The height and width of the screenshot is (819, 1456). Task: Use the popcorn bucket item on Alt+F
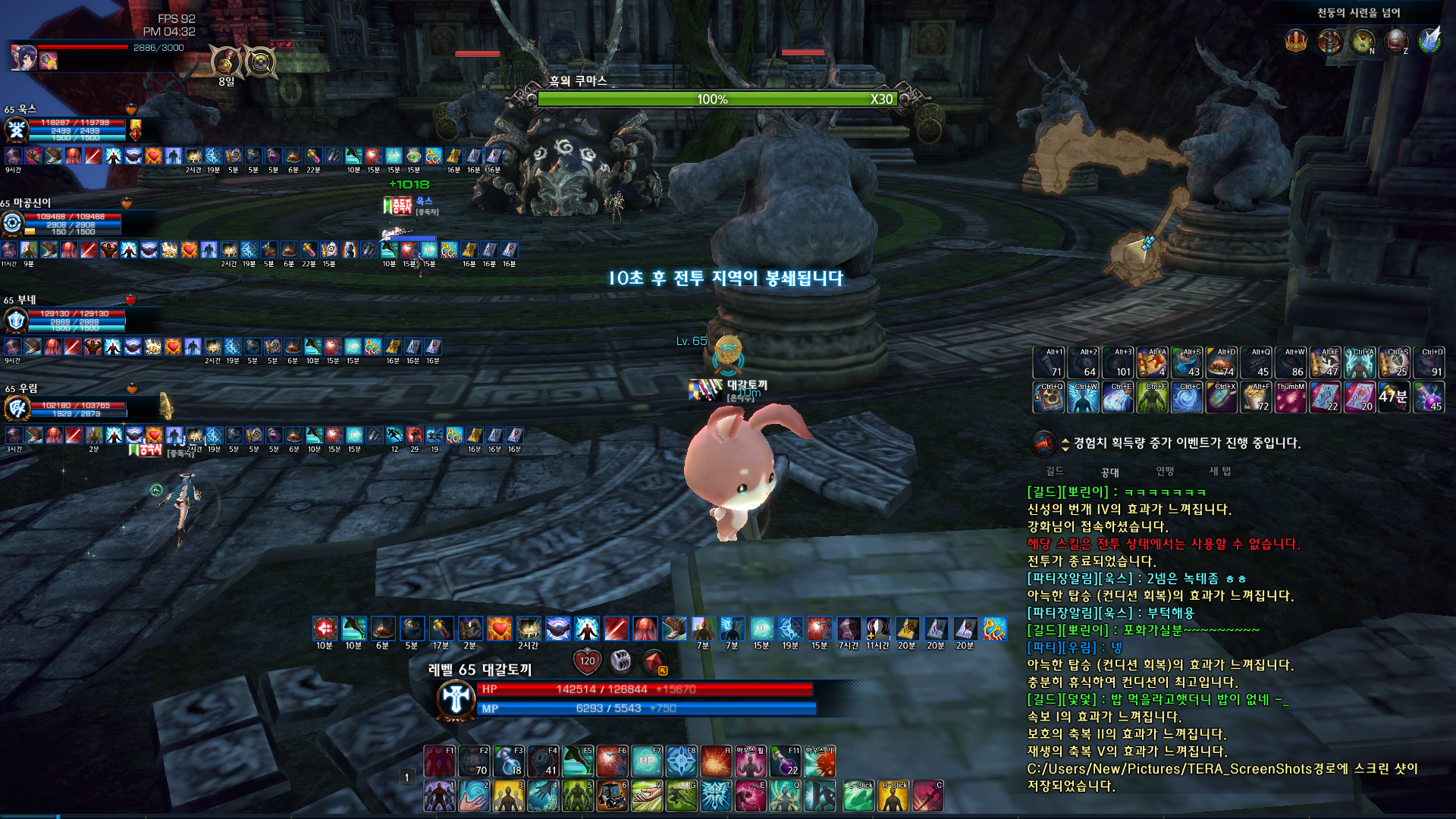1256,397
